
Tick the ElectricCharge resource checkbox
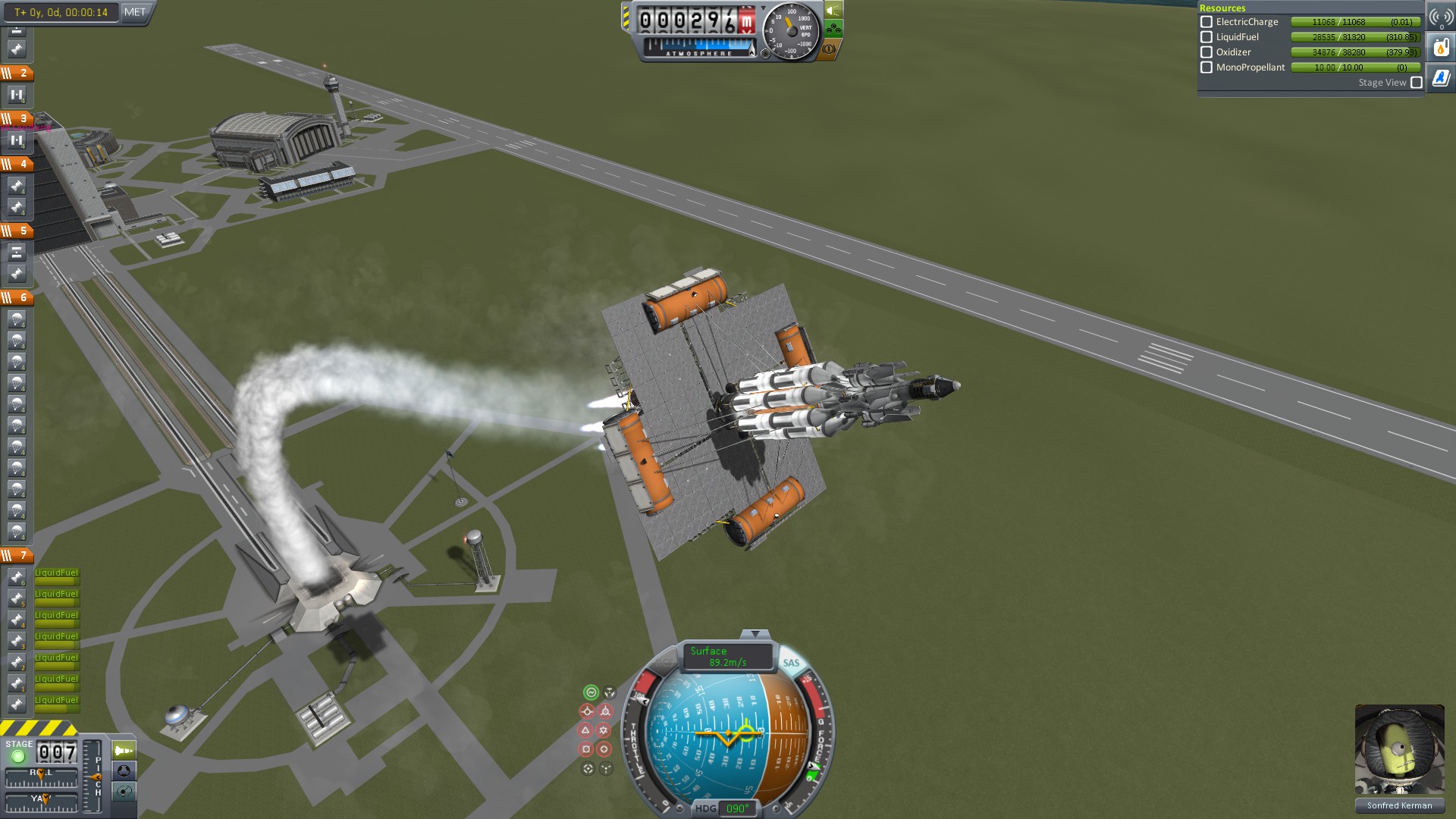click(1207, 22)
